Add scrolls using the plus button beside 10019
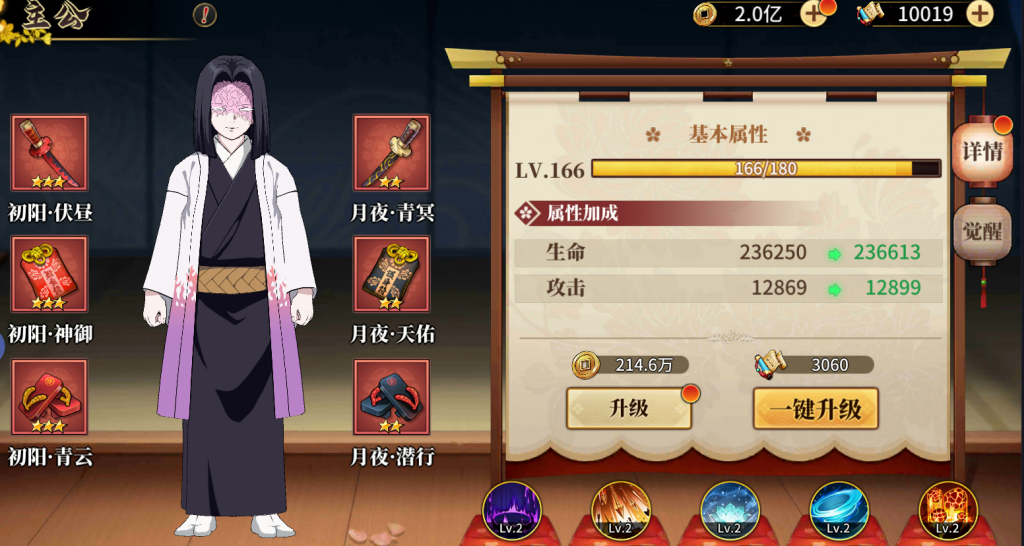Image resolution: width=1024 pixels, height=546 pixels. pos(980,14)
